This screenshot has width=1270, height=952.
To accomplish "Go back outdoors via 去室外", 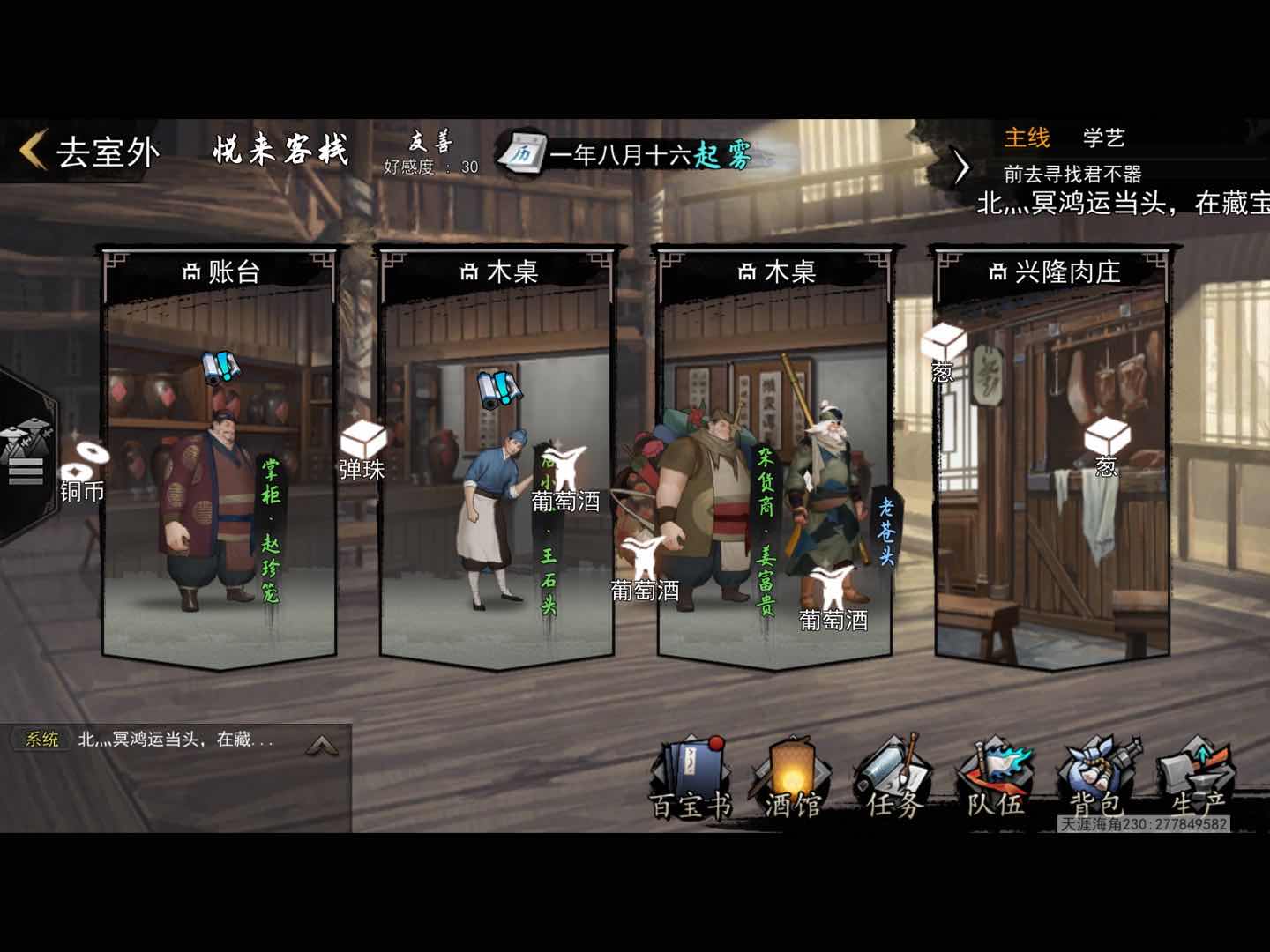I will click(91, 152).
